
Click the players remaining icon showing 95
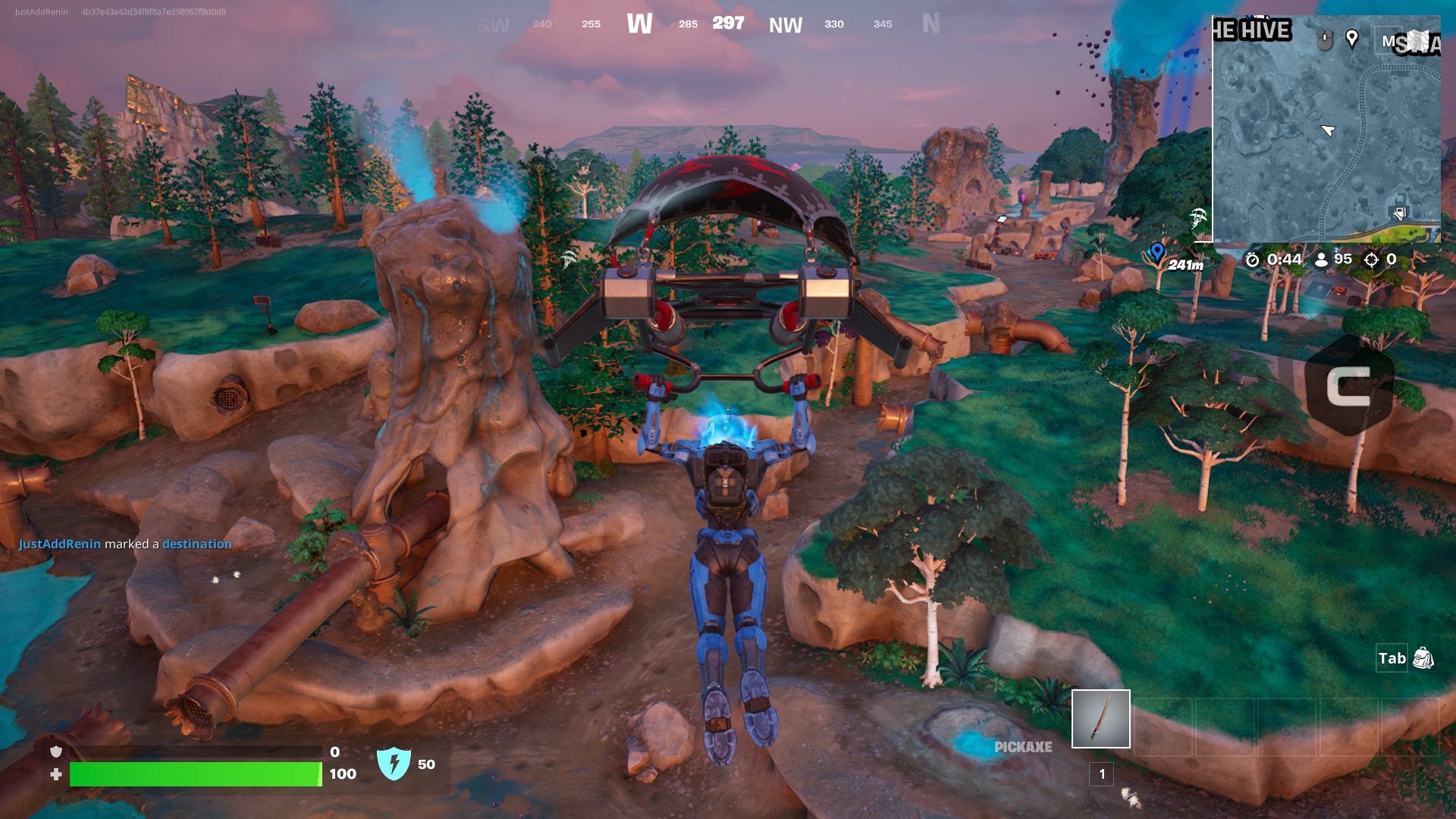[1322, 259]
